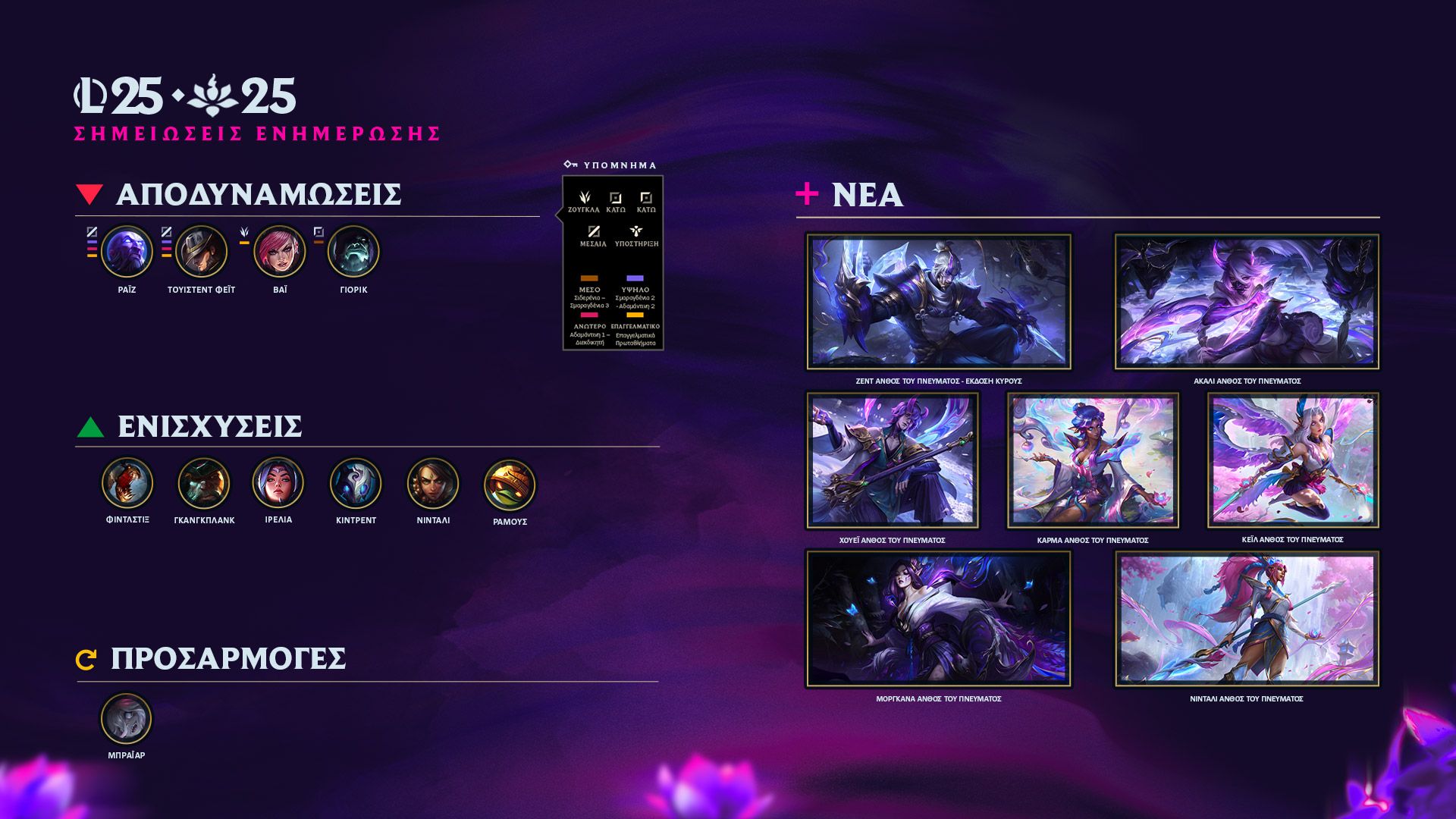Open the Fiddlesticks buff icon
The image size is (1456, 819).
[127, 483]
